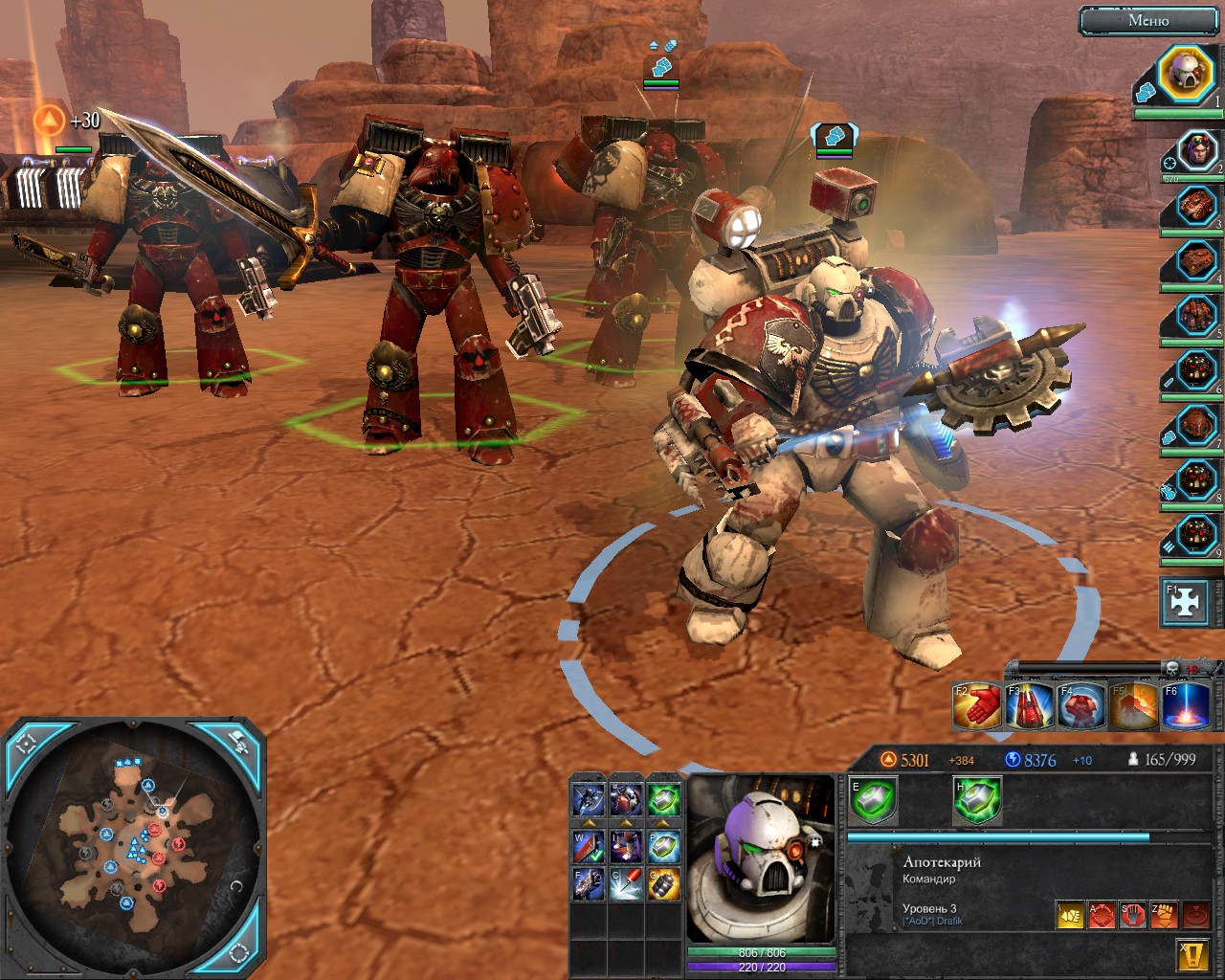1225x980 pixels.
Task: Activate the F3 drop pod global ability
Action: (1029, 706)
